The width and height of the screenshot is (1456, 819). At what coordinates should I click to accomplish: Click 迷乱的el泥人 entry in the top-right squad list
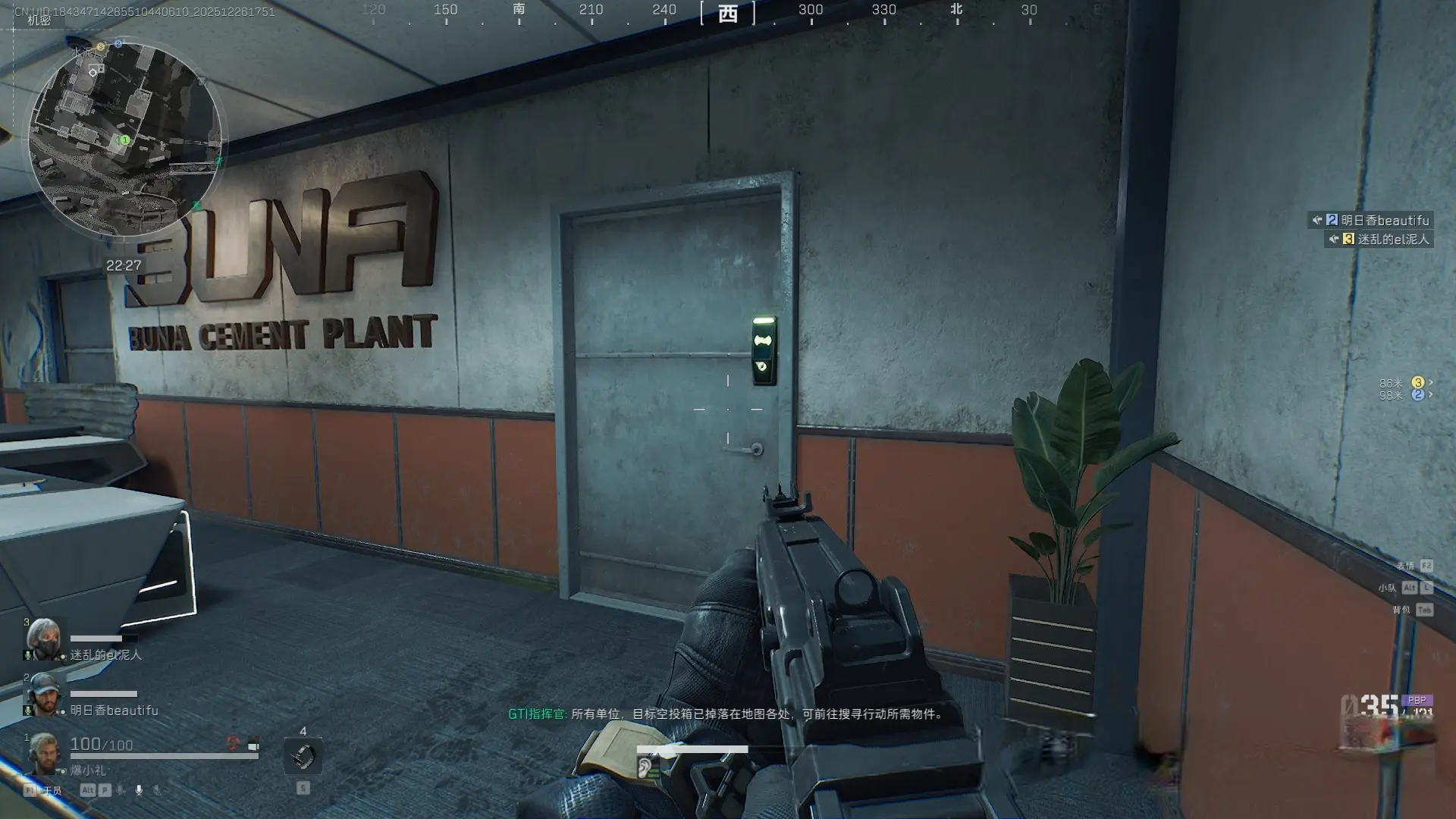tap(1383, 240)
